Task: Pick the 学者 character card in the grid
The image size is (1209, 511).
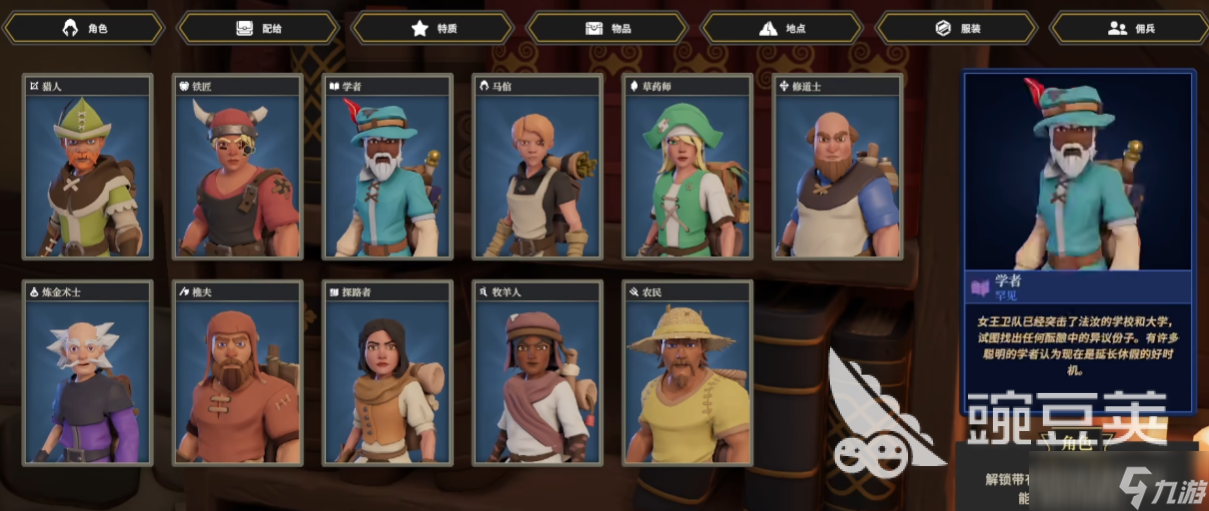Action: pyautogui.click(x=388, y=167)
